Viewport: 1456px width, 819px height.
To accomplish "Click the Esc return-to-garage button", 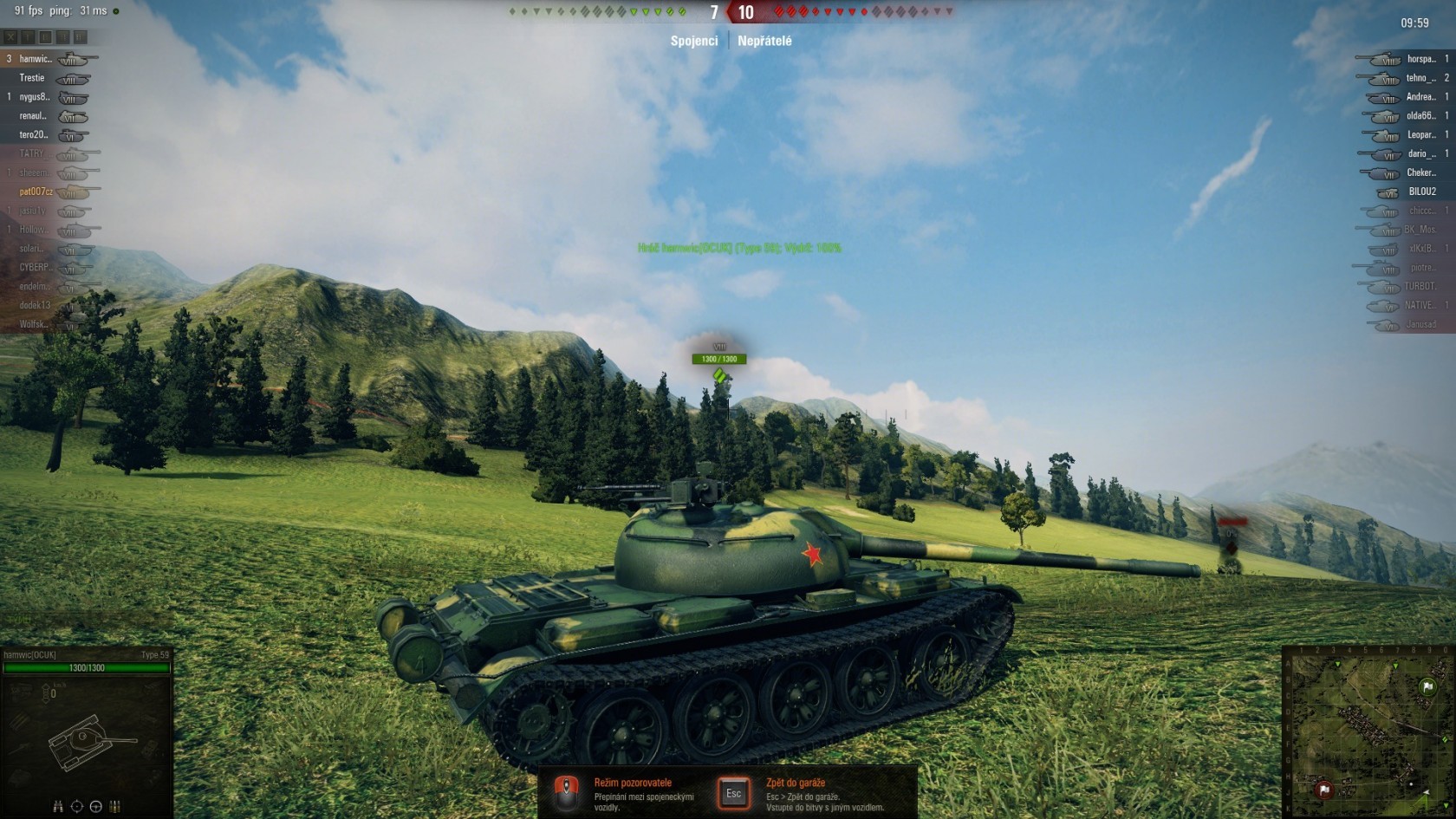I will [x=733, y=793].
